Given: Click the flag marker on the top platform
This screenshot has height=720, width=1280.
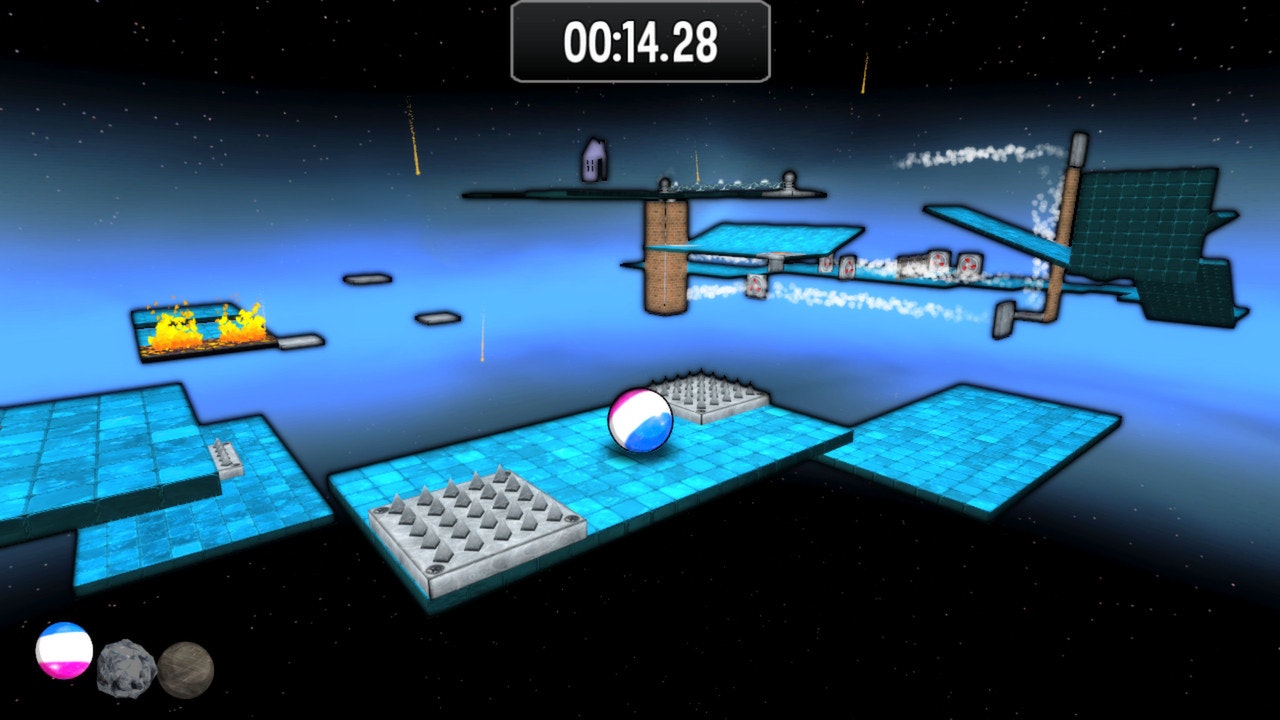Looking at the screenshot, I should point(592,160).
